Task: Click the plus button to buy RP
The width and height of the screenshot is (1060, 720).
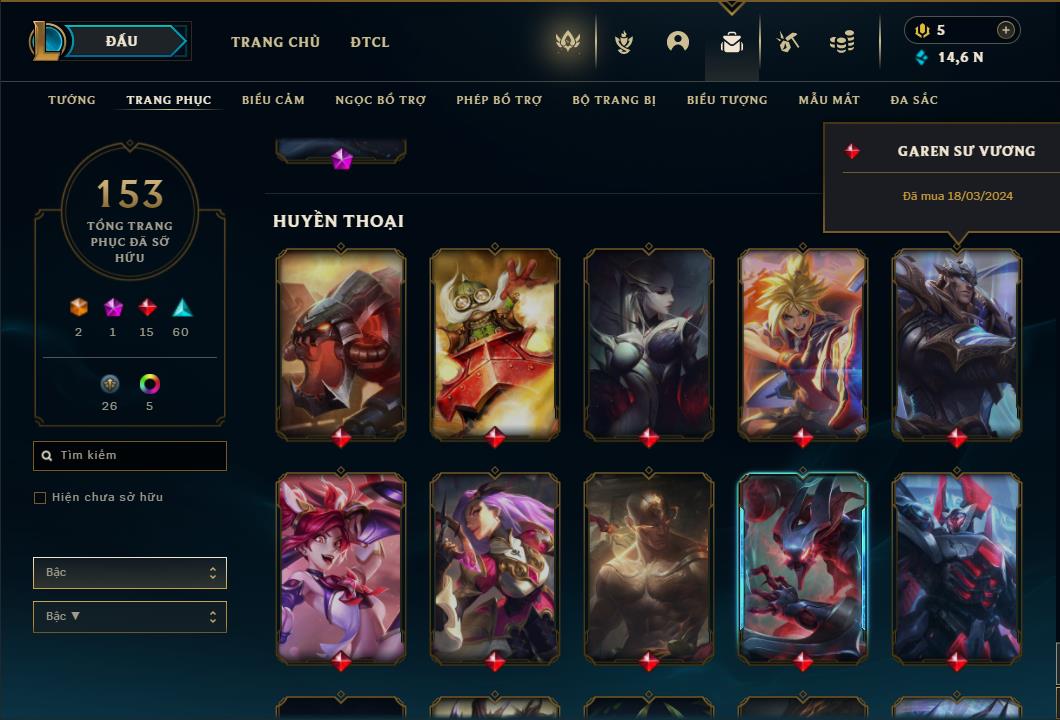Action: (1006, 30)
